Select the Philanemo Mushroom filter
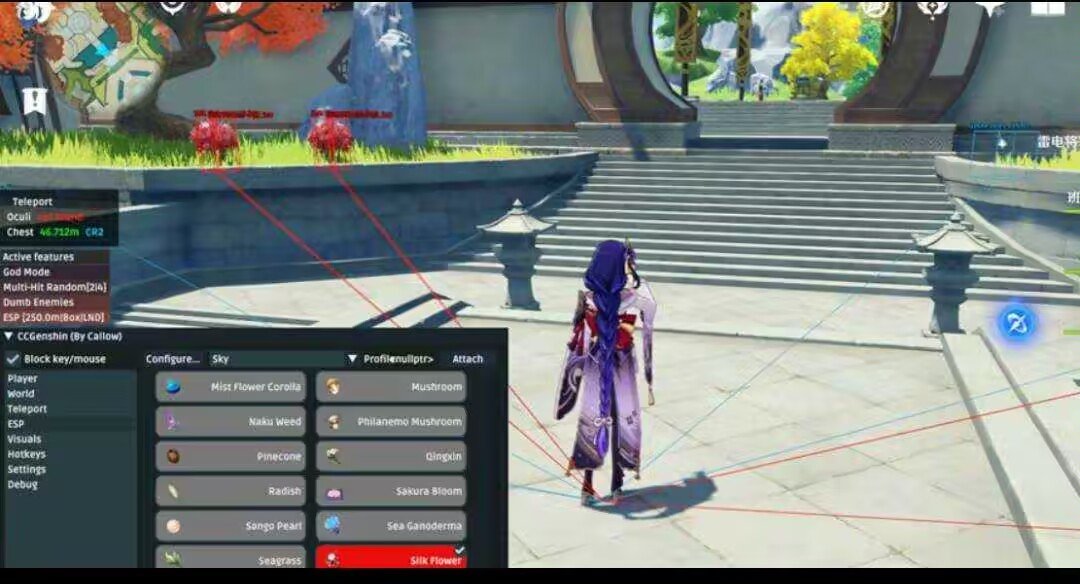 click(x=391, y=422)
